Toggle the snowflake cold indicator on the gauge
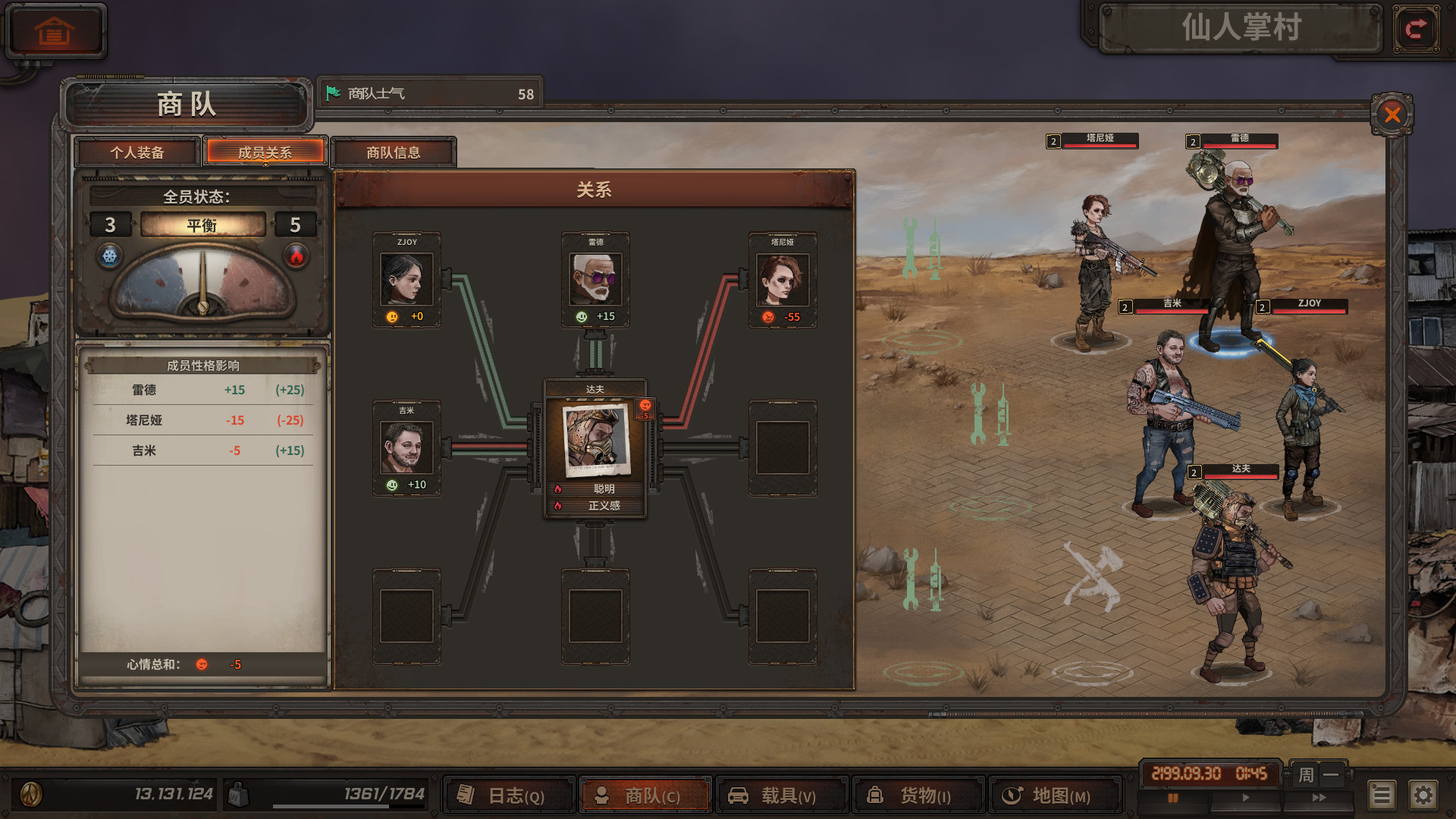Viewport: 1456px width, 819px height. pyautogui.click(x=111, y=256)
